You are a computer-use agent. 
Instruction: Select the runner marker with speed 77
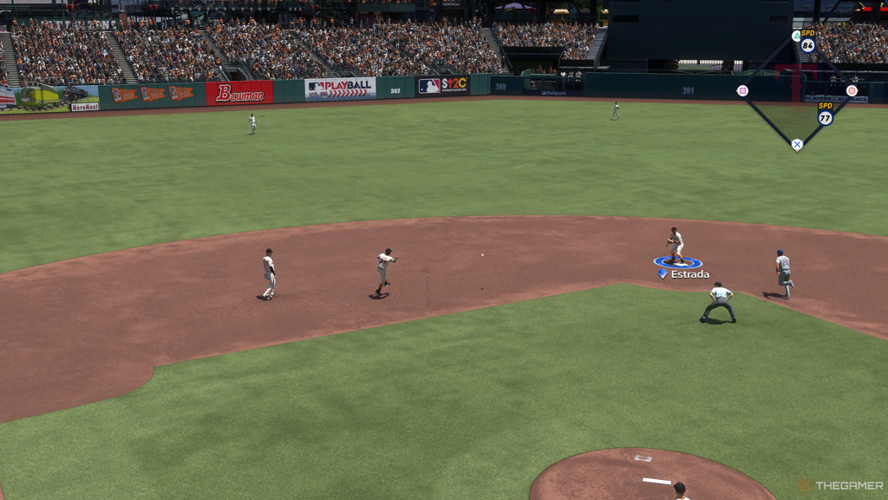[825, 117]
